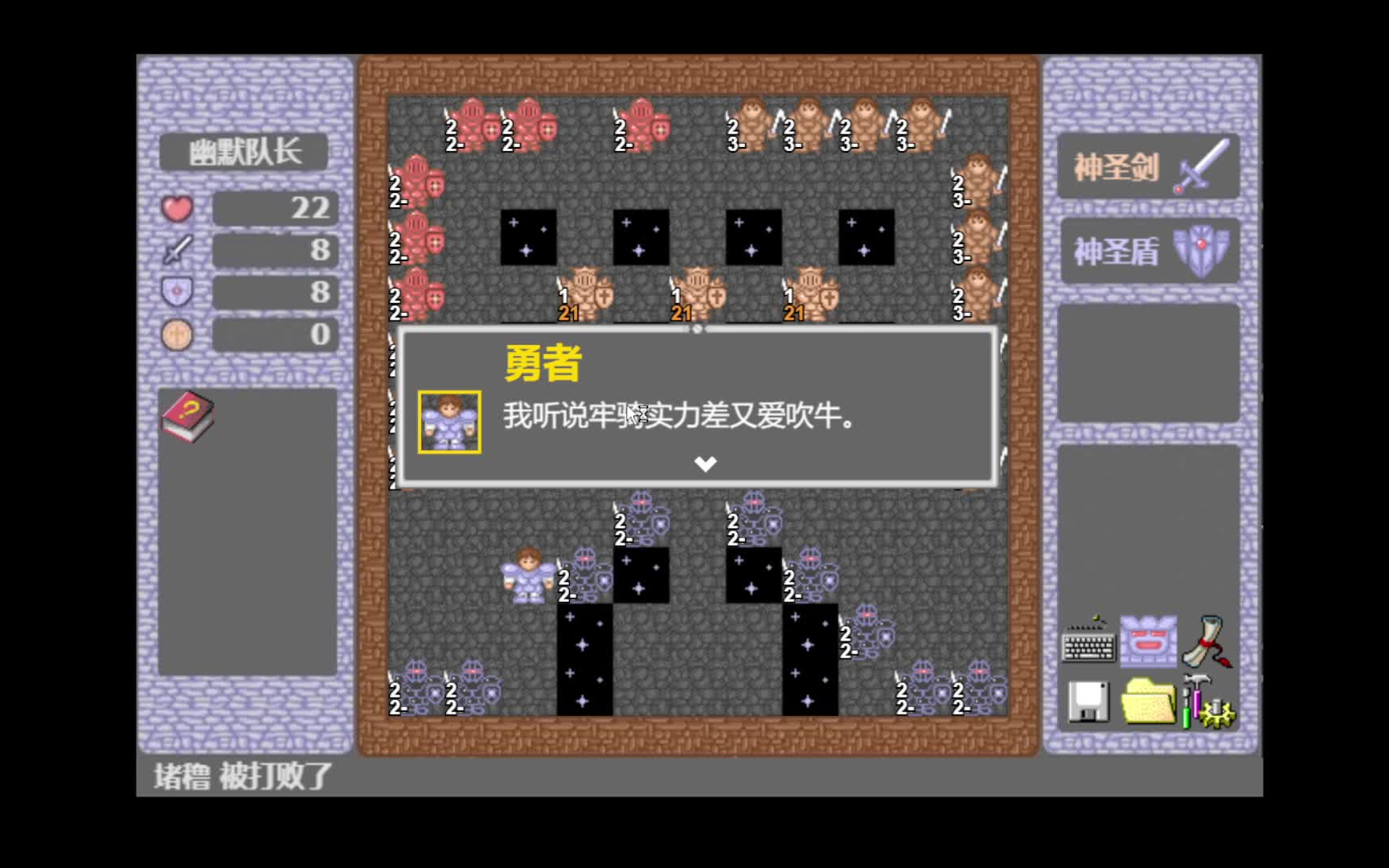Screen dimensions: 1389x868
Task: Click the 勇者 speaker name in dialog
Action: coord(542,363)
